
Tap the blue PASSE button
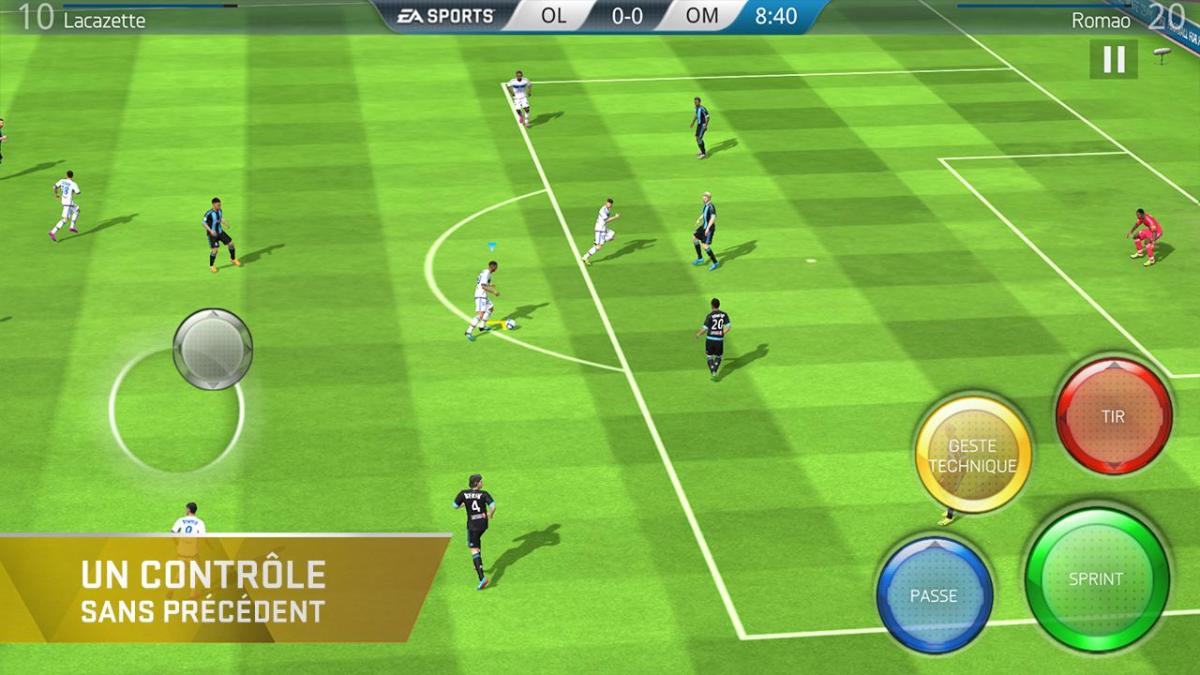(x=934, y=594)
